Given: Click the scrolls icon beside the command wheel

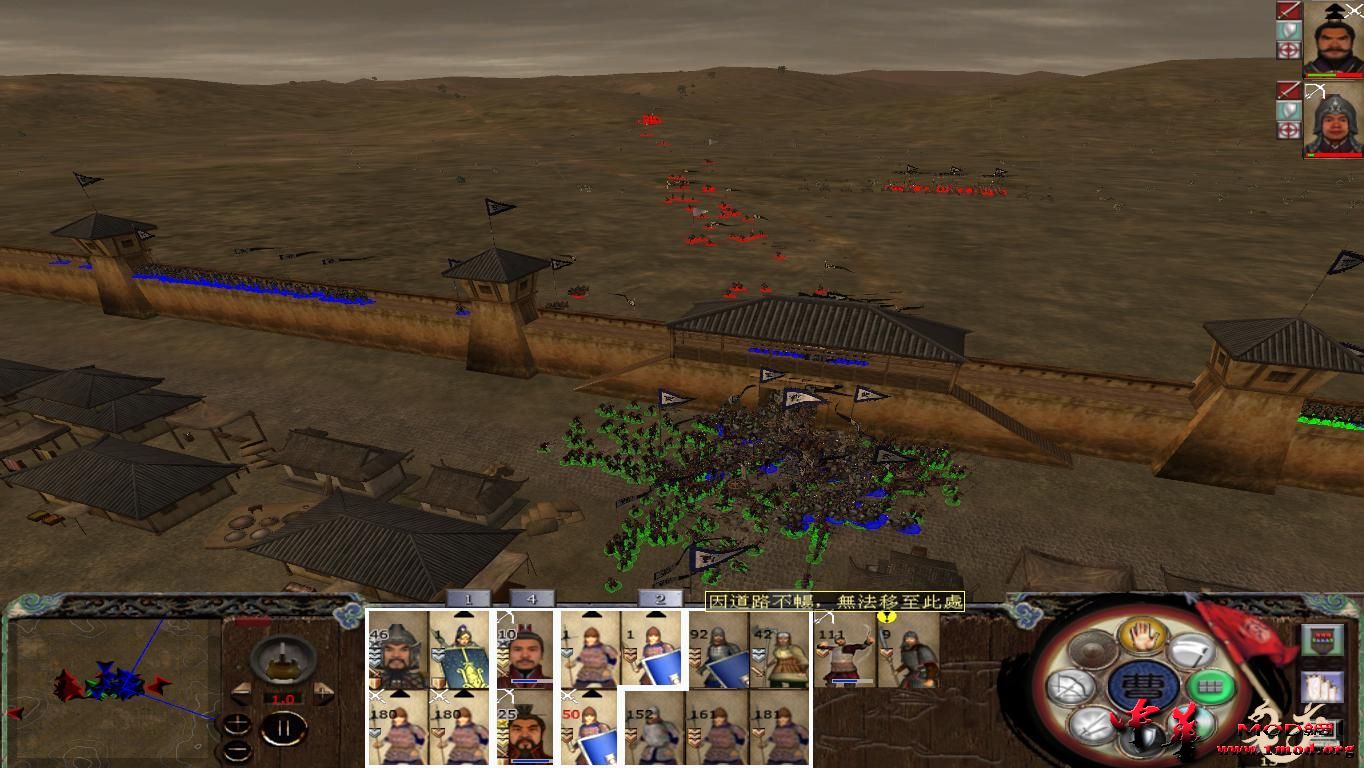Looking at the screenshot, I should (1322, 687).
